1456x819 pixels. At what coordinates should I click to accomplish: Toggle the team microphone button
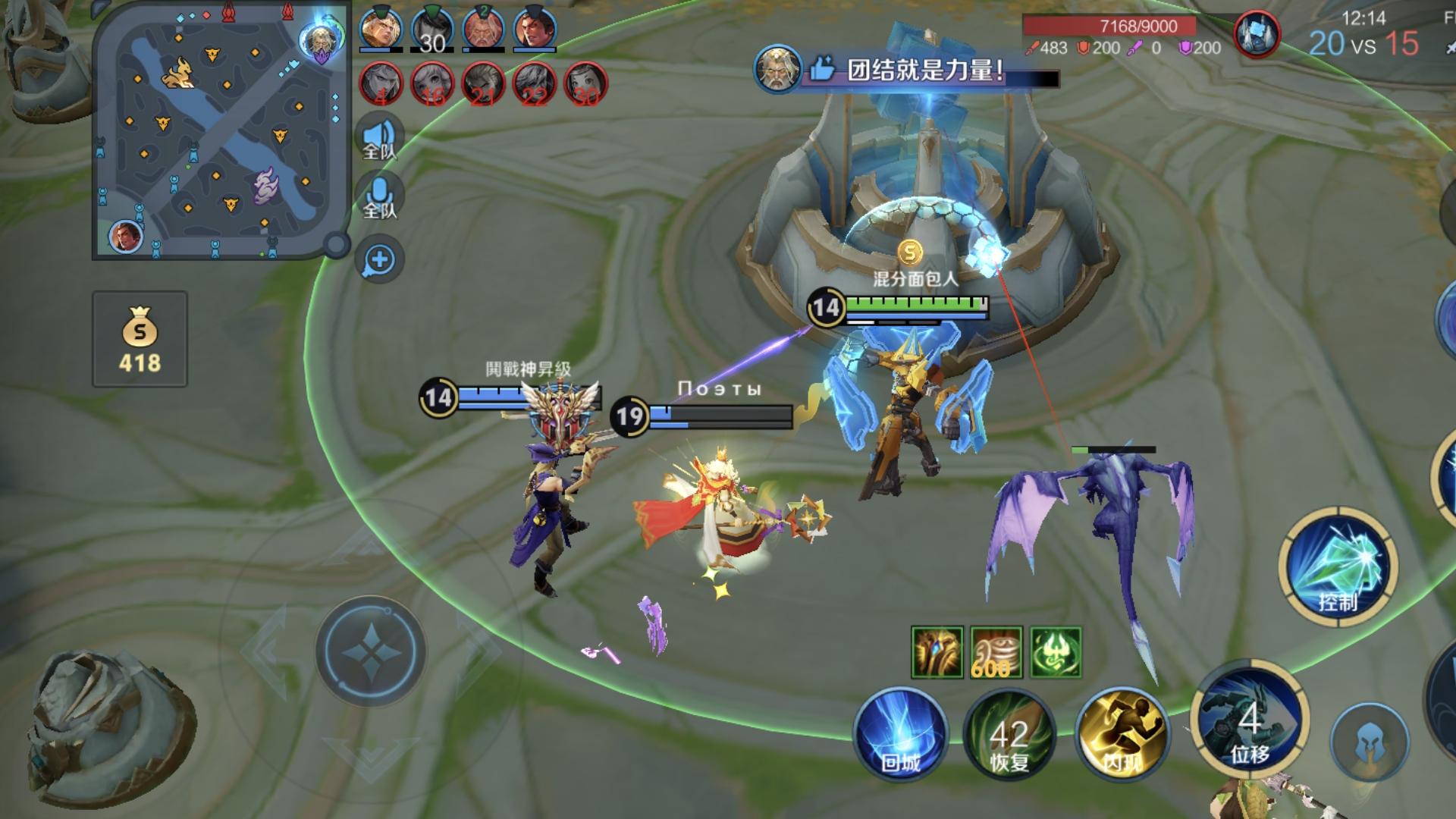379,196
